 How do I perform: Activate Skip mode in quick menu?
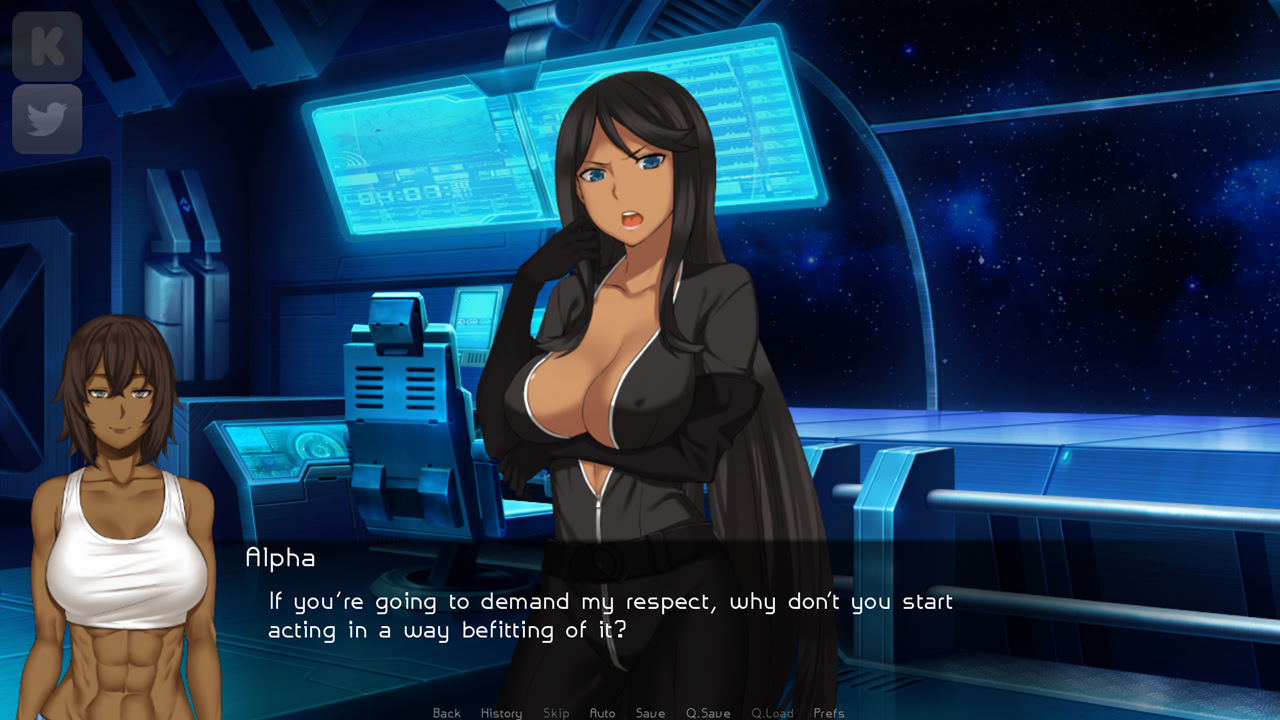[556, 713]
